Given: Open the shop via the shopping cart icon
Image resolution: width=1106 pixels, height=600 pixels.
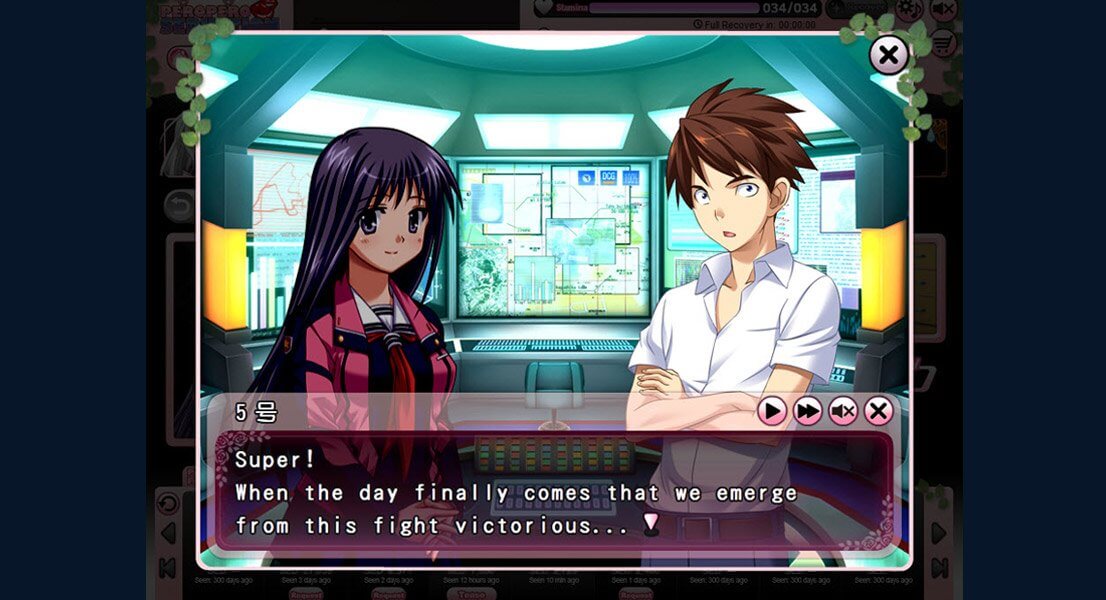Looking at the screenshot, I should point(942,44).
